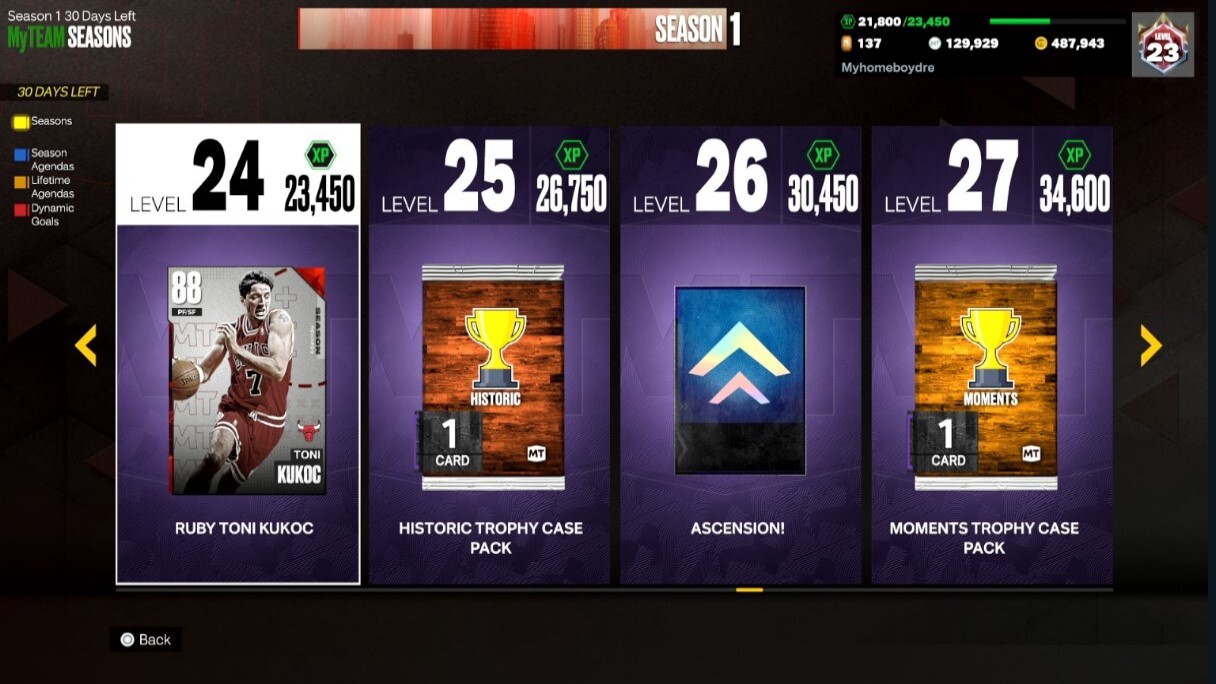The width and height of the screenshot is (1216, 684).
Task: Switch to Lifetime Agendas
Action: 50,187
